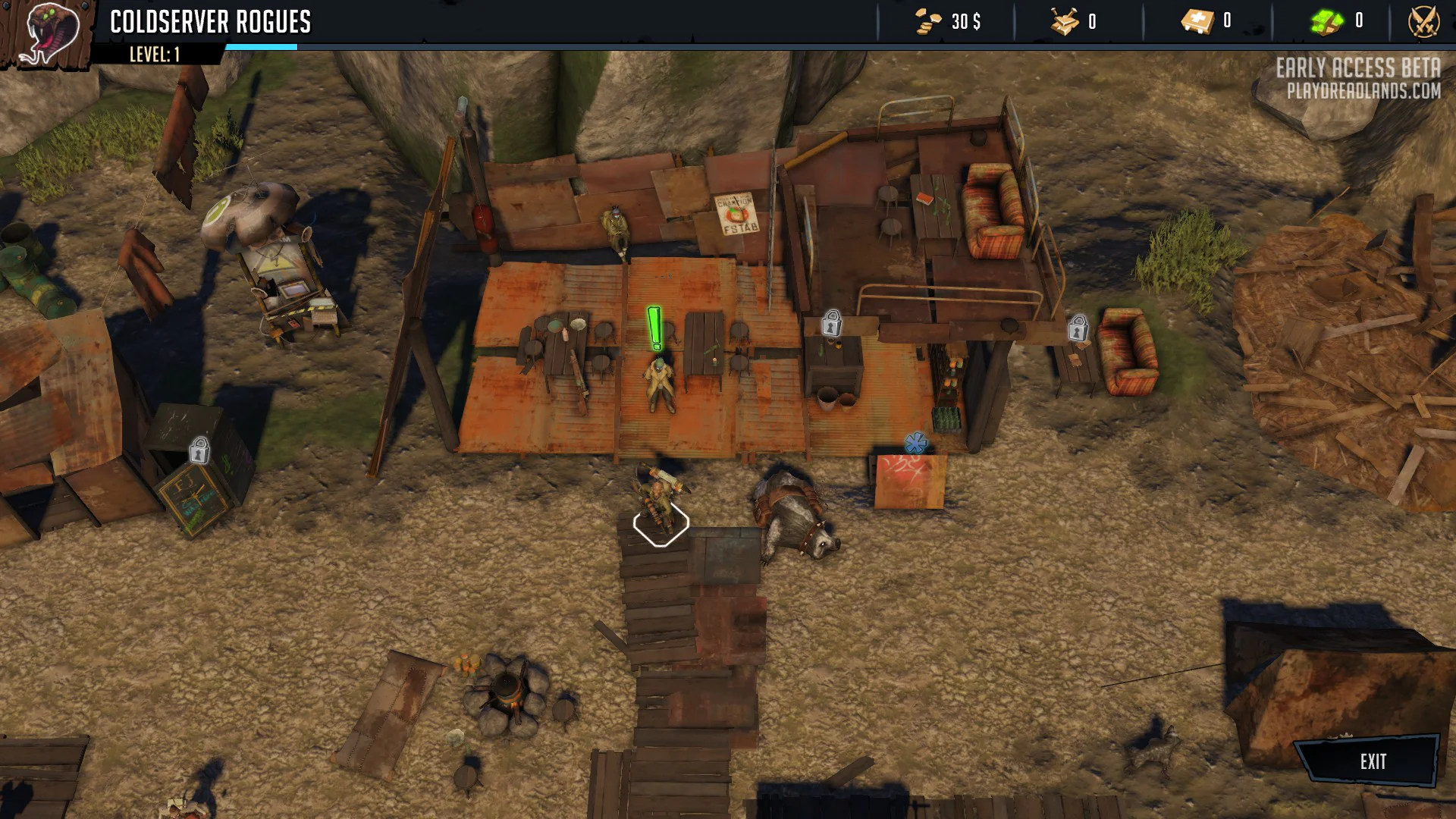
Task: Click the padlock icon on the graffiti crate
Action: click(x=199, y=450)
